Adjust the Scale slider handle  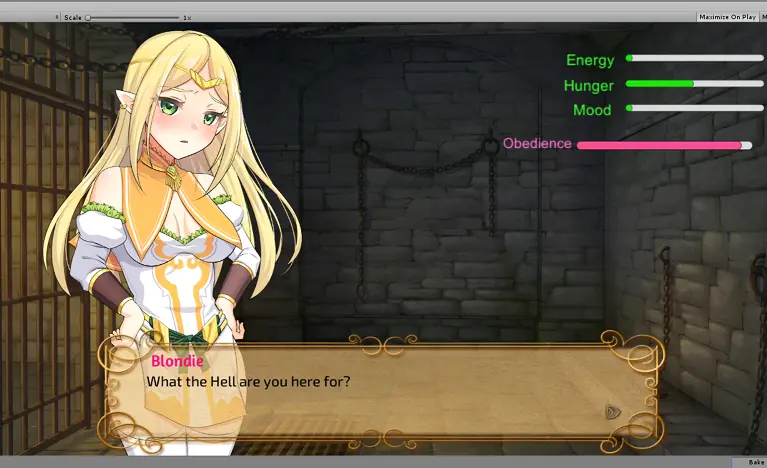88,17
